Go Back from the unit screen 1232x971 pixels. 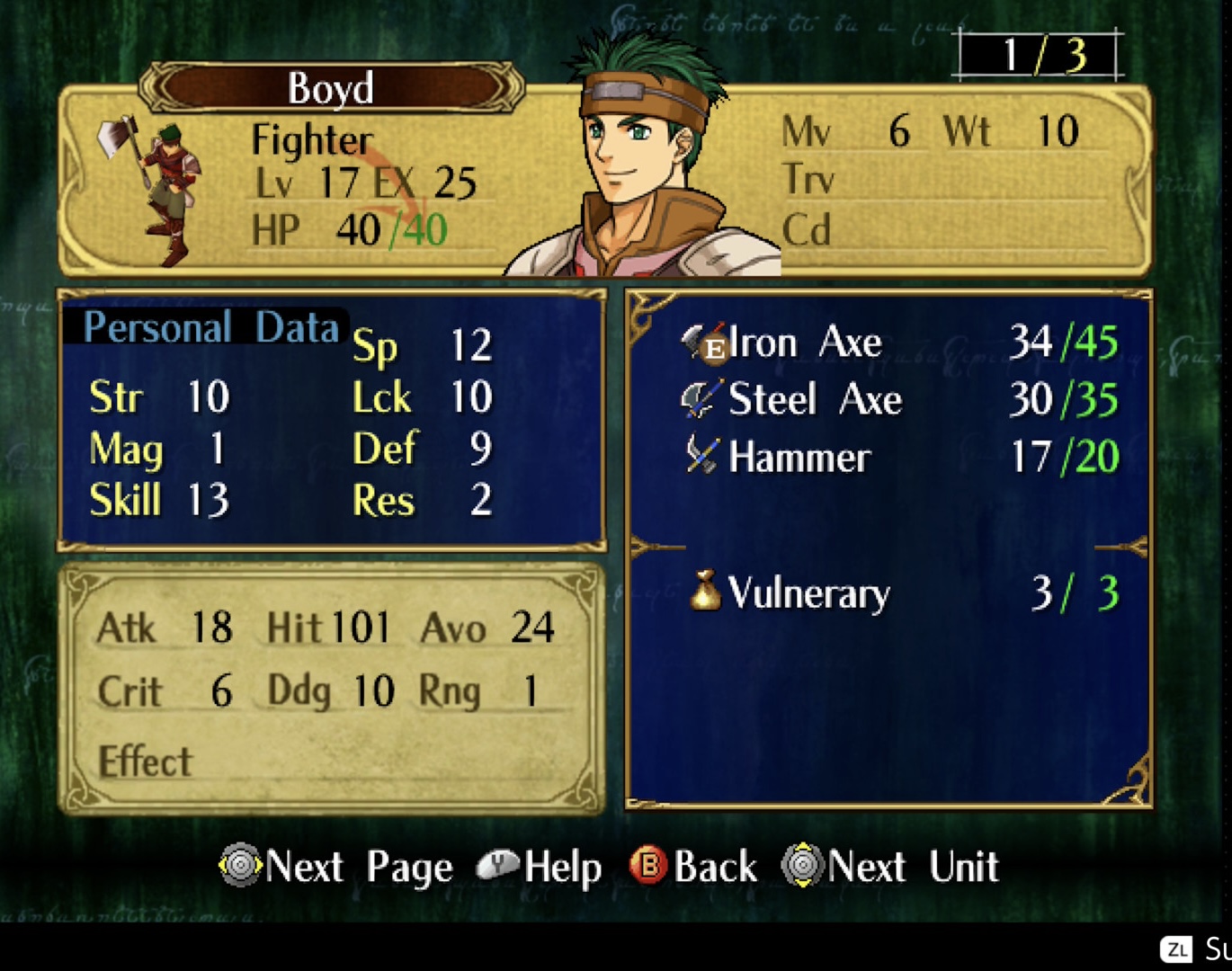tap(694, 867)
